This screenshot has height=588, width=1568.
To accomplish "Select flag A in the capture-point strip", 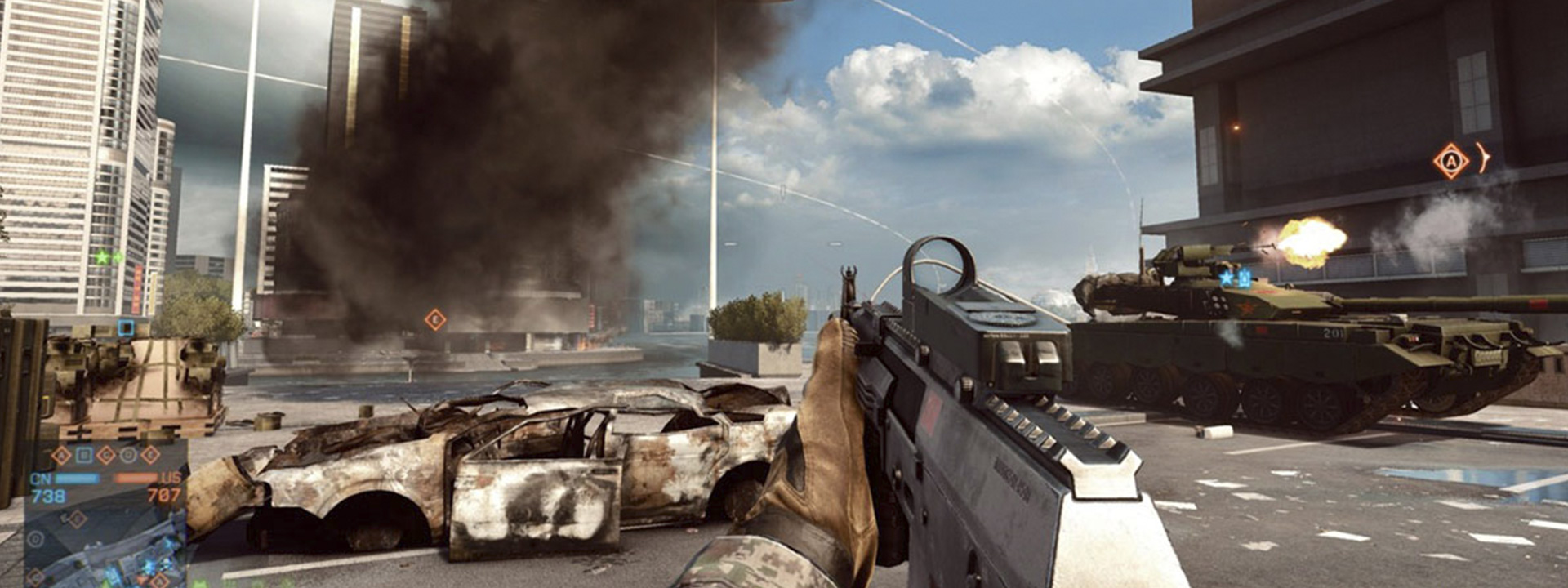I will (x=61, y=456).
